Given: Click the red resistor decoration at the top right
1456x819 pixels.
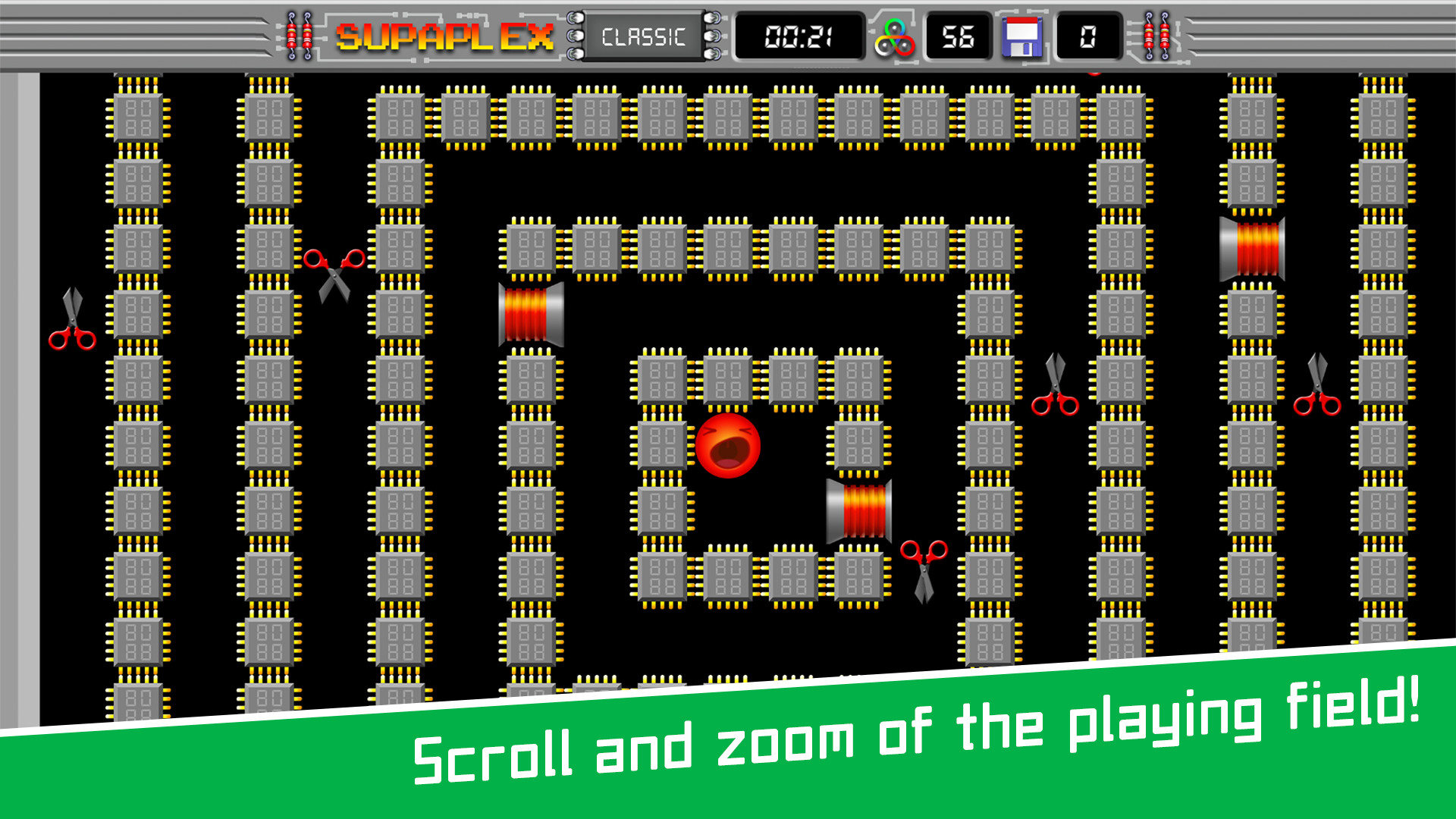Looking at the screenshot, I should [x=1156, y=34].
